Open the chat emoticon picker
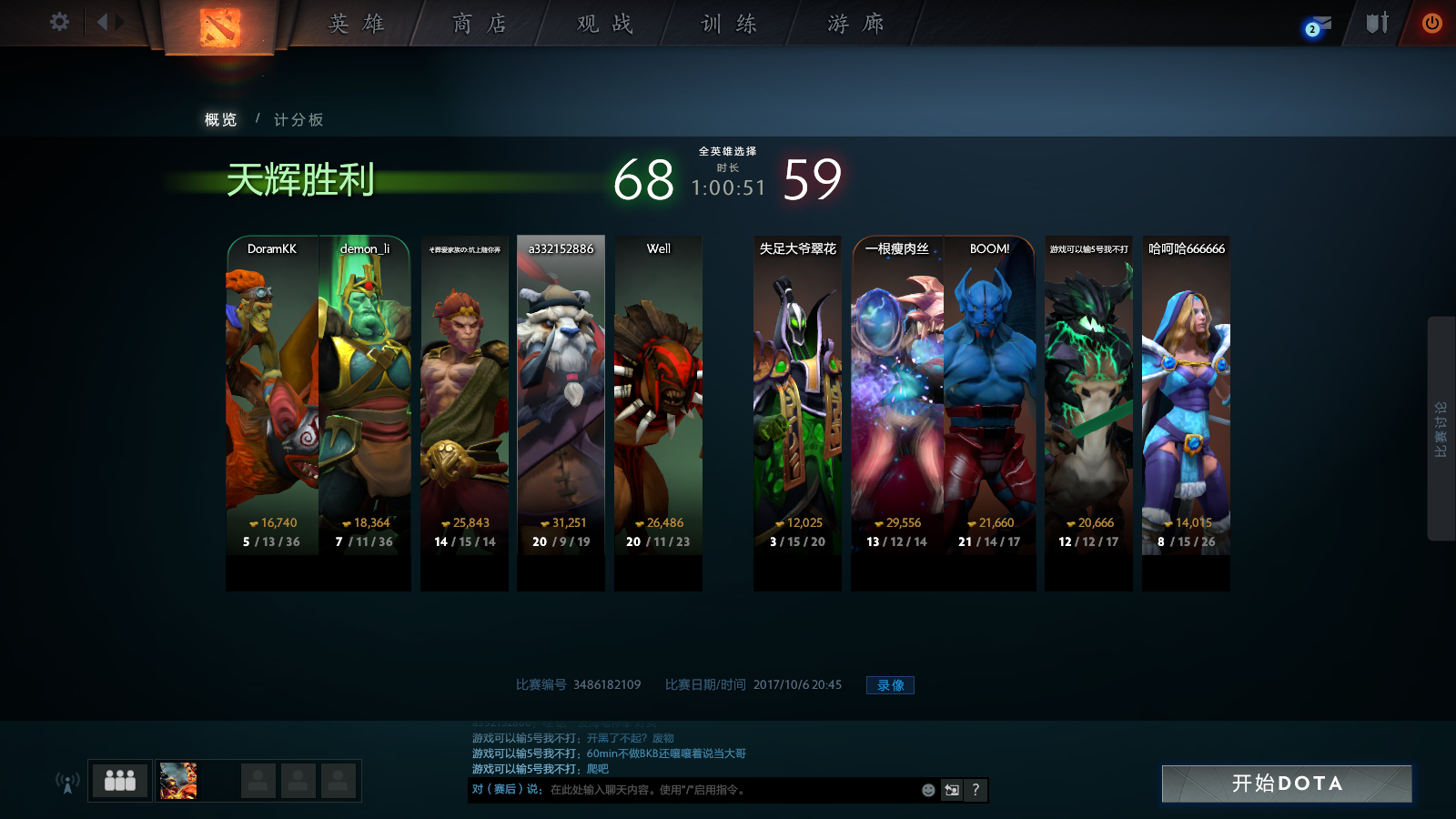Viewport: 1456px width, 819px height. click(x=928, y=790)
